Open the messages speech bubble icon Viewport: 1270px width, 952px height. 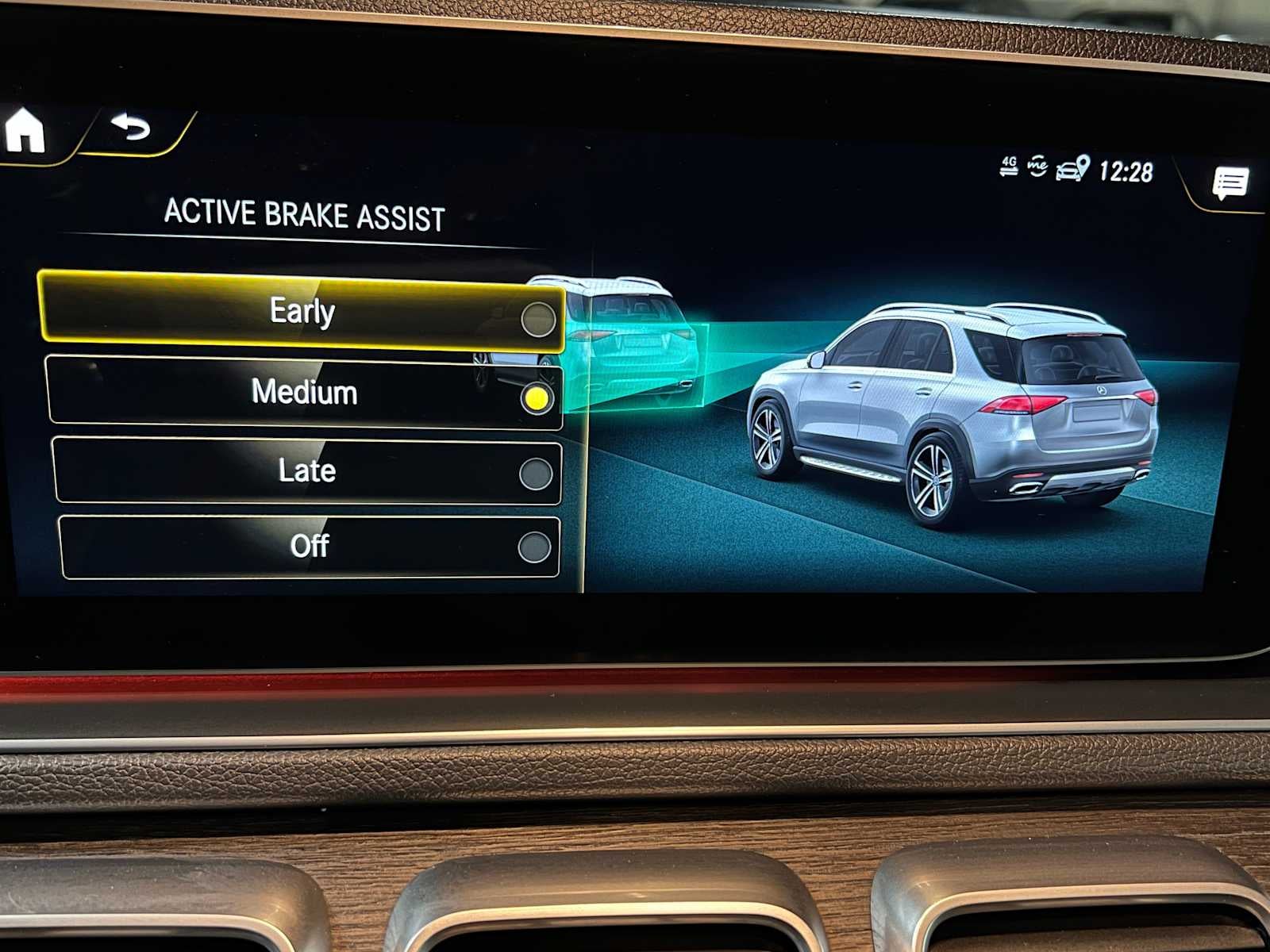1230,183
